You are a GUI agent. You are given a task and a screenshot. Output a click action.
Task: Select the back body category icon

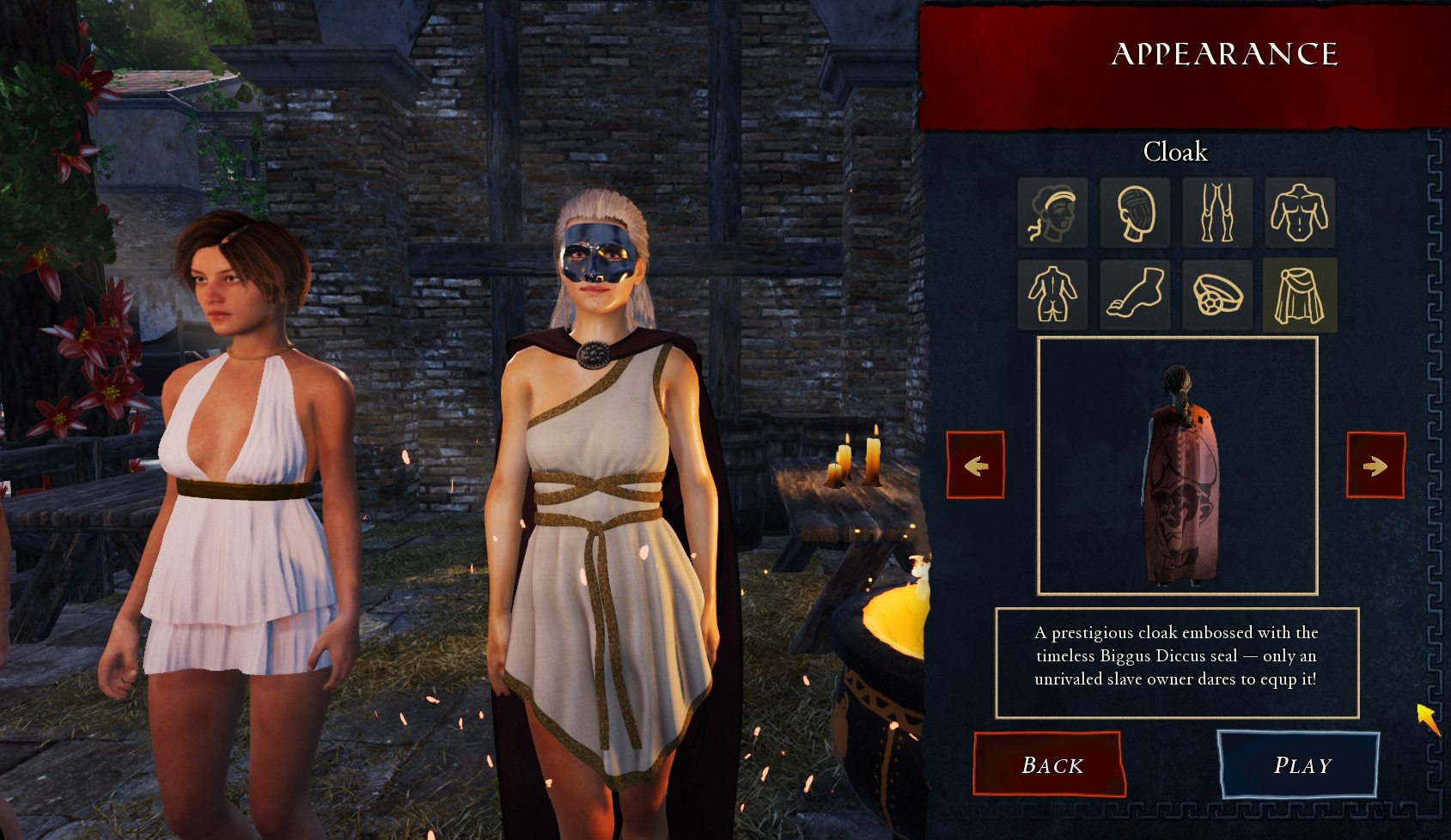click(x=1052, y=295)
